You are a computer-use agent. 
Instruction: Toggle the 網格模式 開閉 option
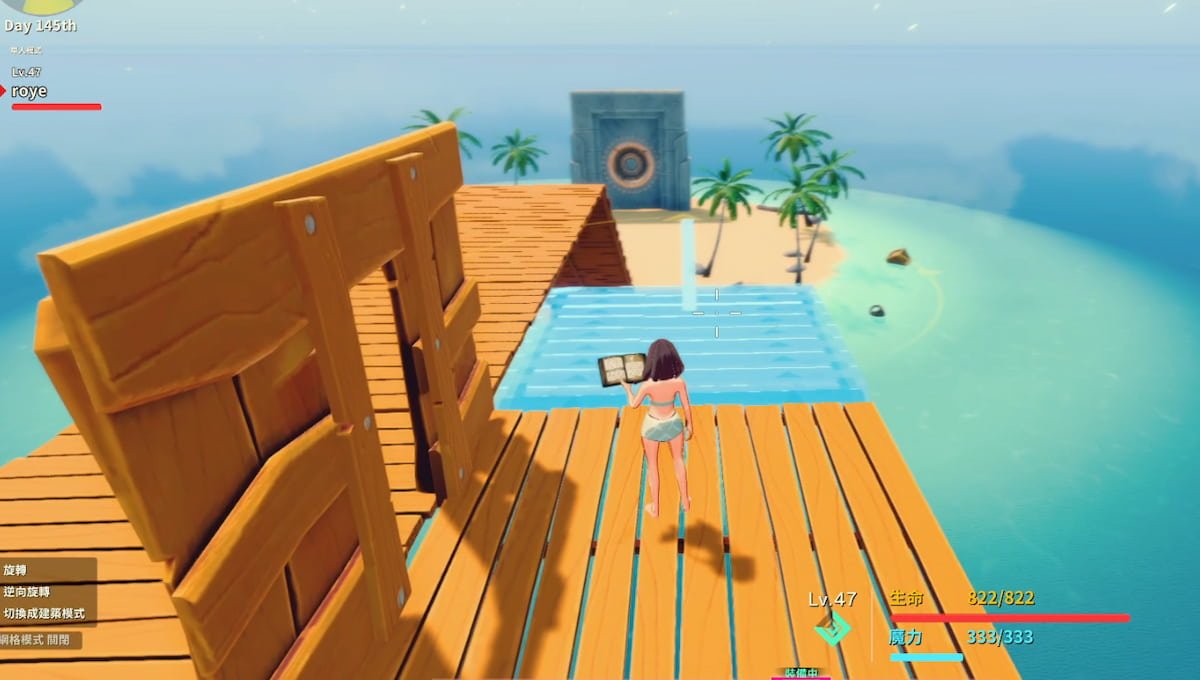click(x=40, y=640)
